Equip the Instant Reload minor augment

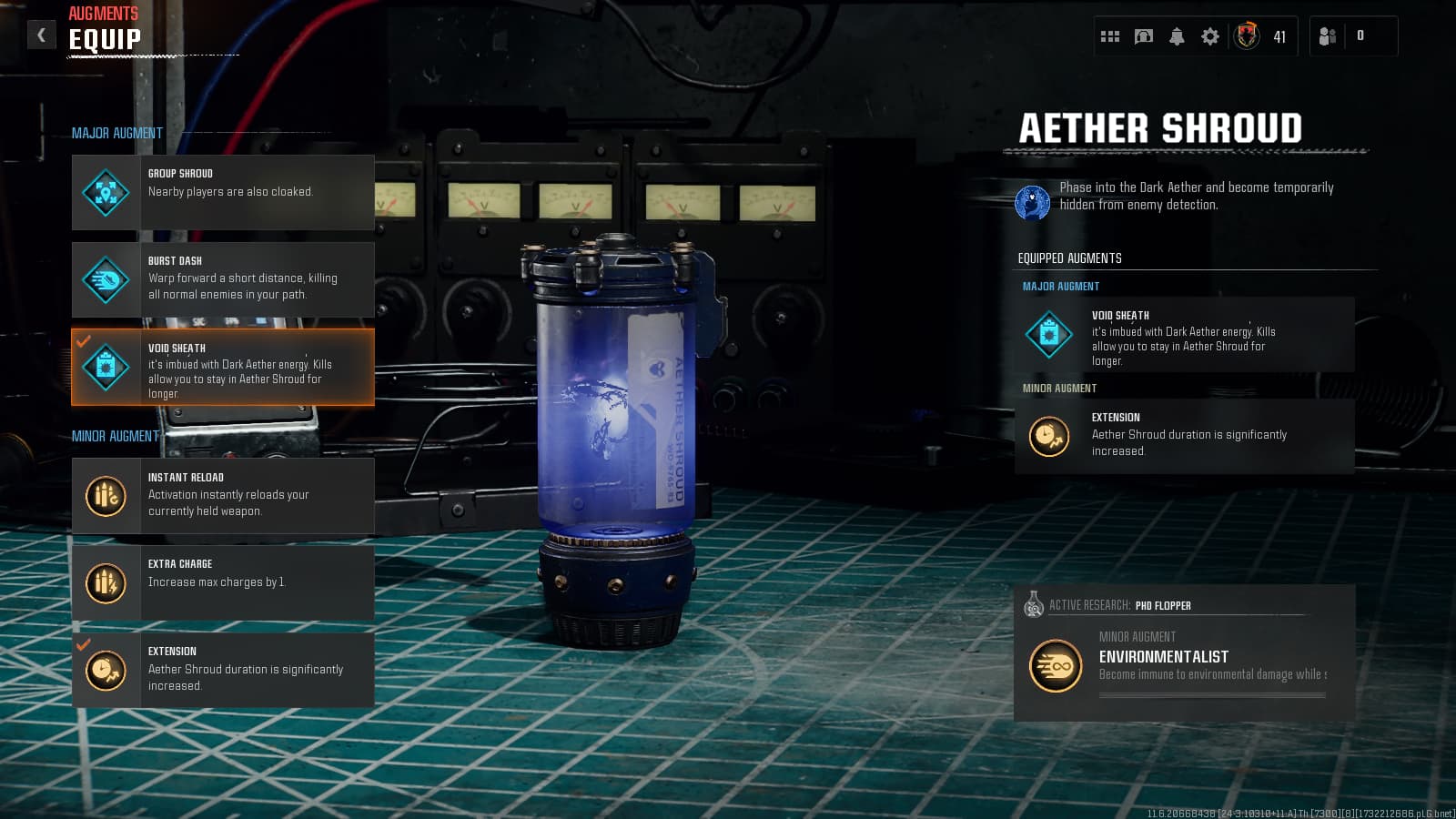click(x=223, y=495)
